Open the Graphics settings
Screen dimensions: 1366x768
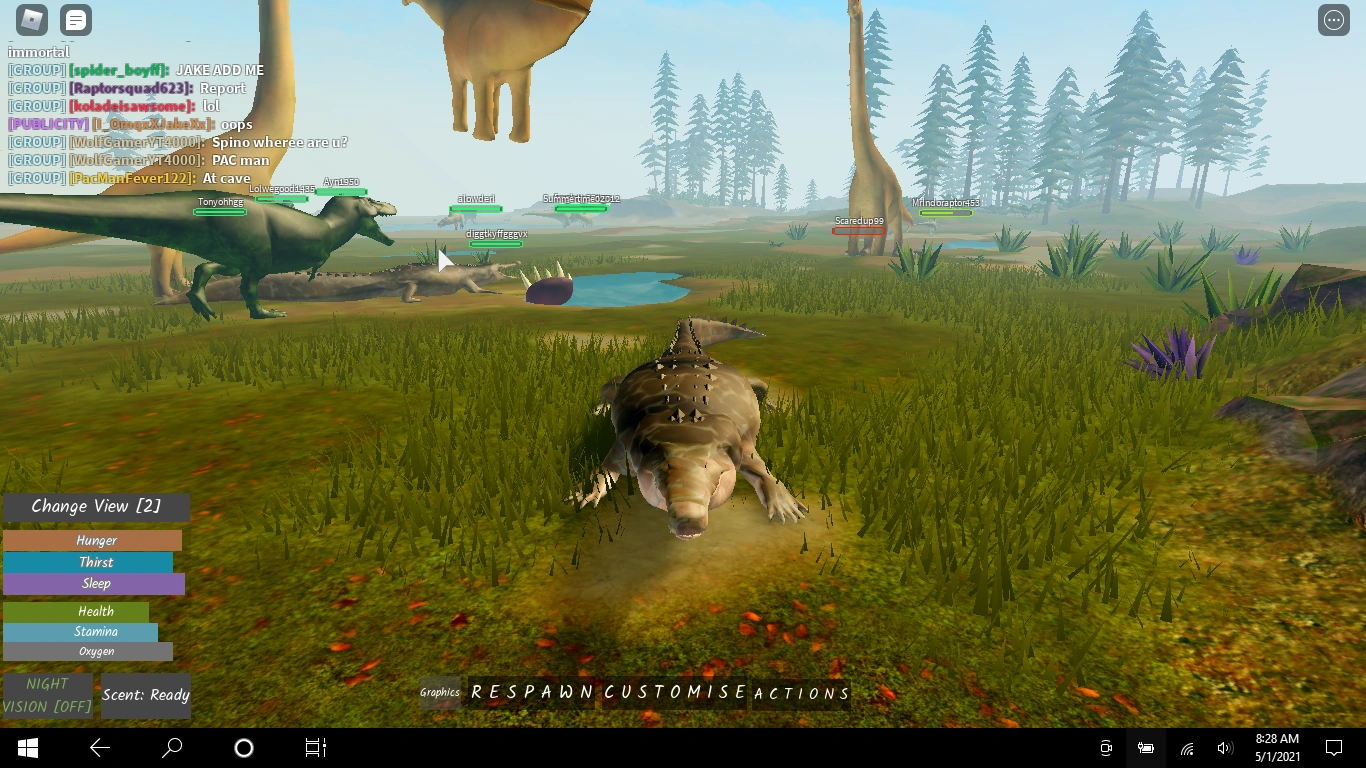coord(439,692)
